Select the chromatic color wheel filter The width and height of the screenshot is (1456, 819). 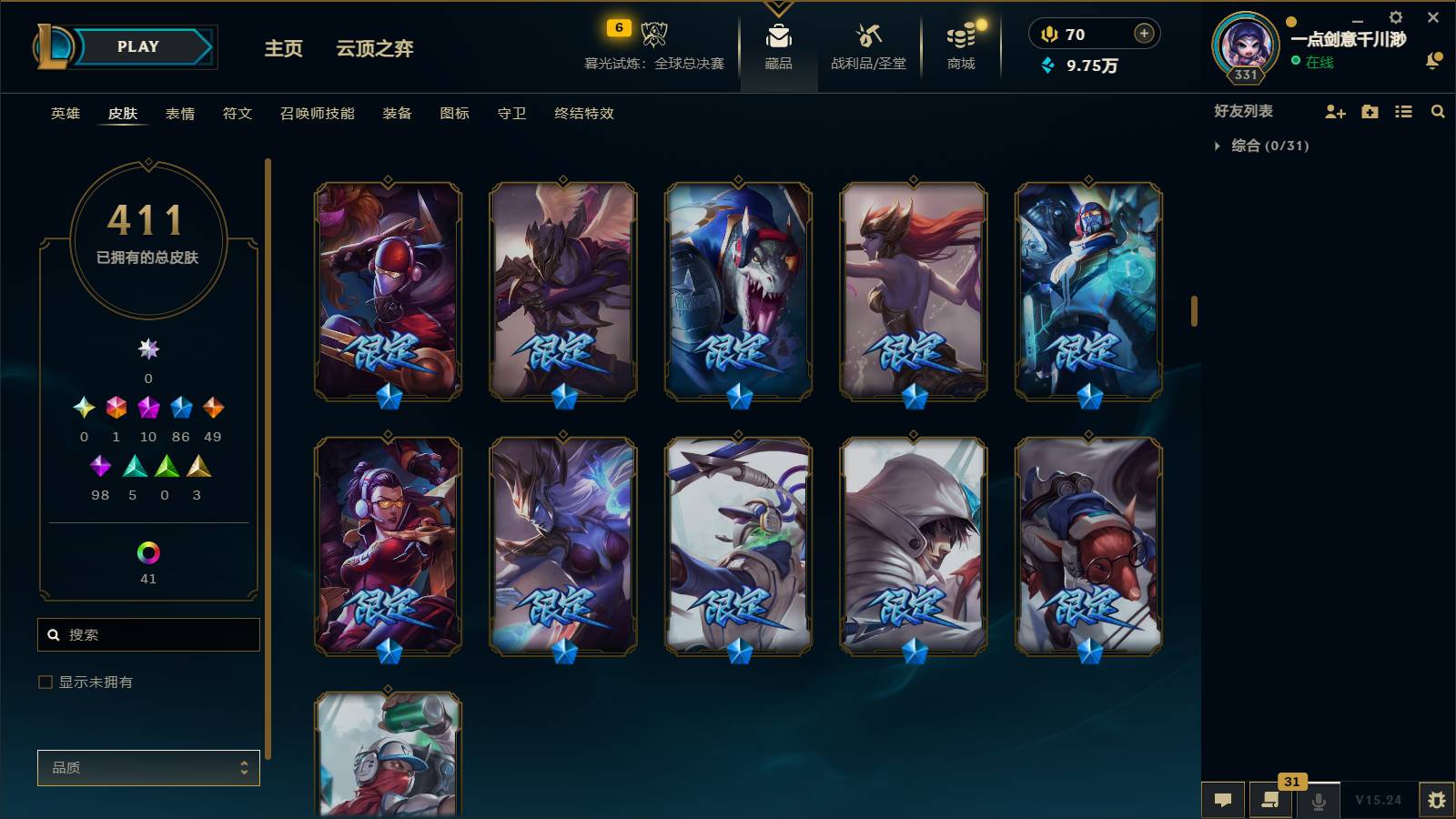[147, 551]
